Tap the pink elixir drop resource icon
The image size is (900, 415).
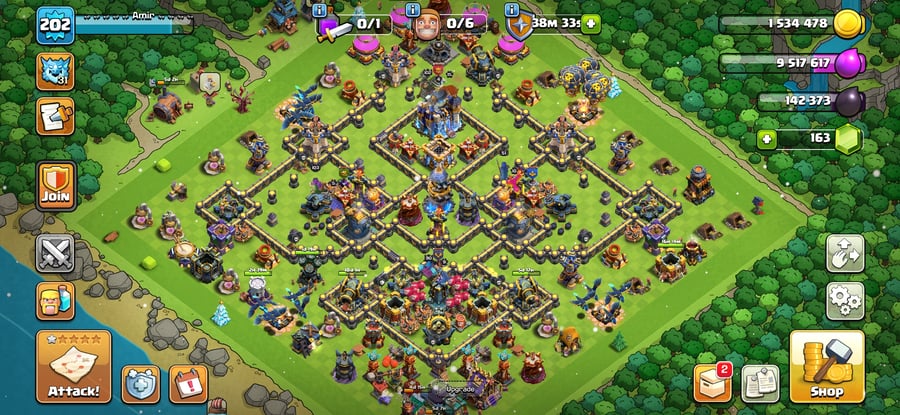(x=847, y=62)
